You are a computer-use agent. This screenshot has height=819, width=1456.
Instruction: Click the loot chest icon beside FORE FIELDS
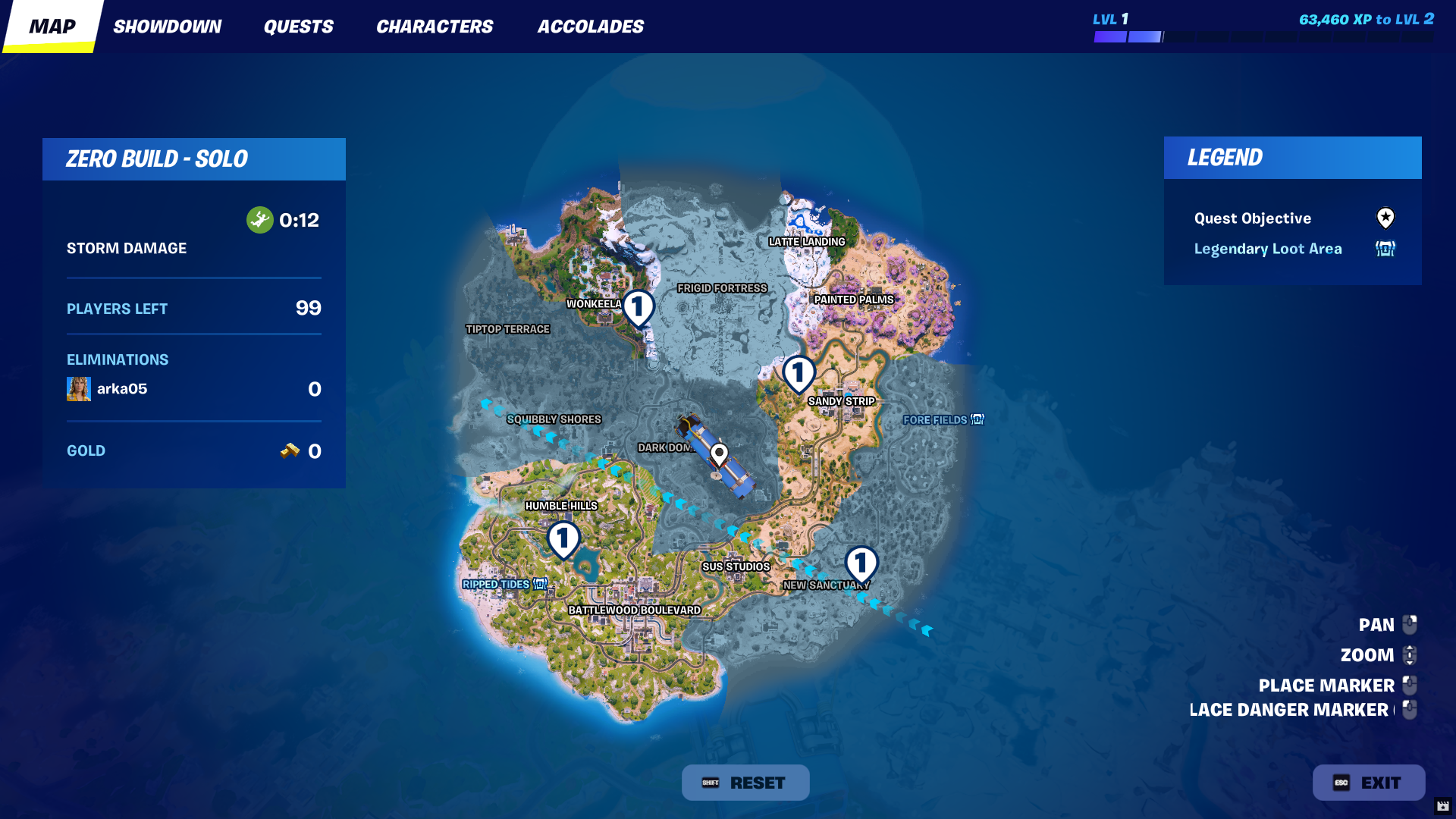coord(977,419)
